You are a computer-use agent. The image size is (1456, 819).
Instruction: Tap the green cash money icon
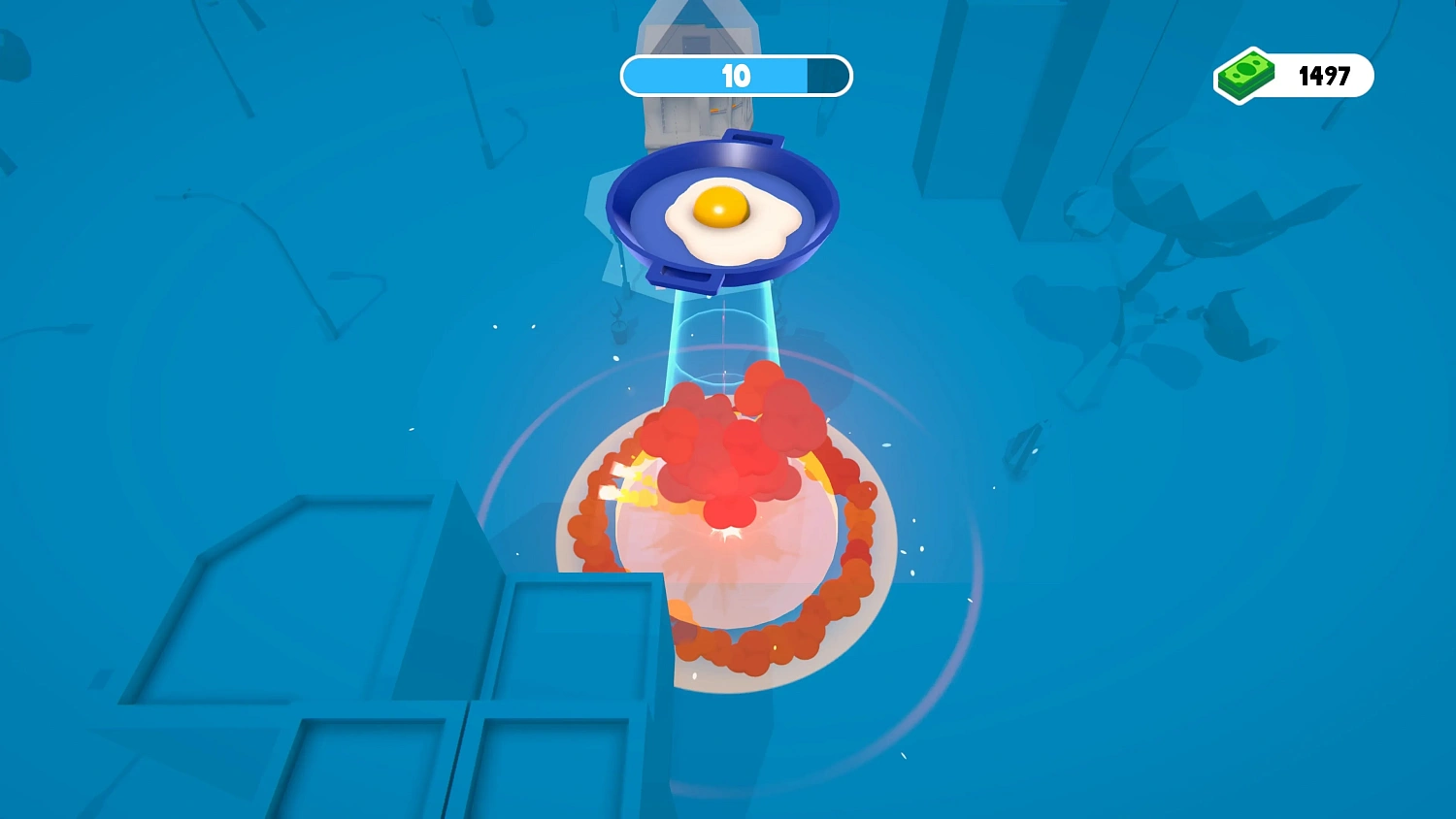[x=1245, y=75]
